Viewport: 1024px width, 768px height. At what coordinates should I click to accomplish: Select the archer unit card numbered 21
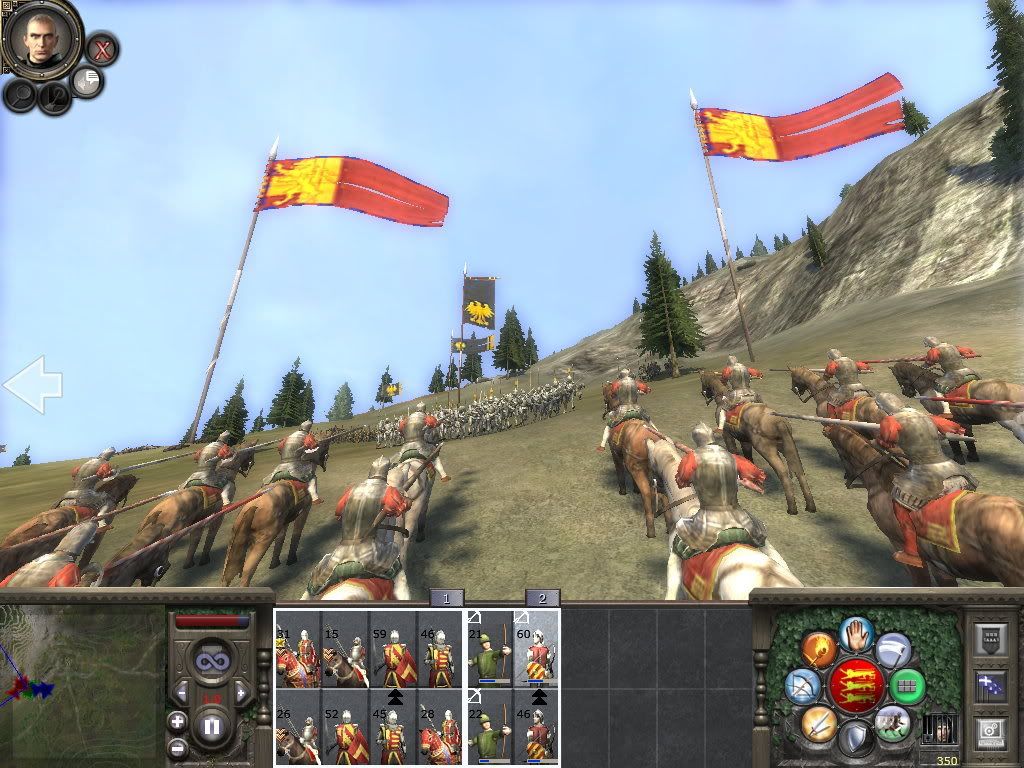[490, 649]
